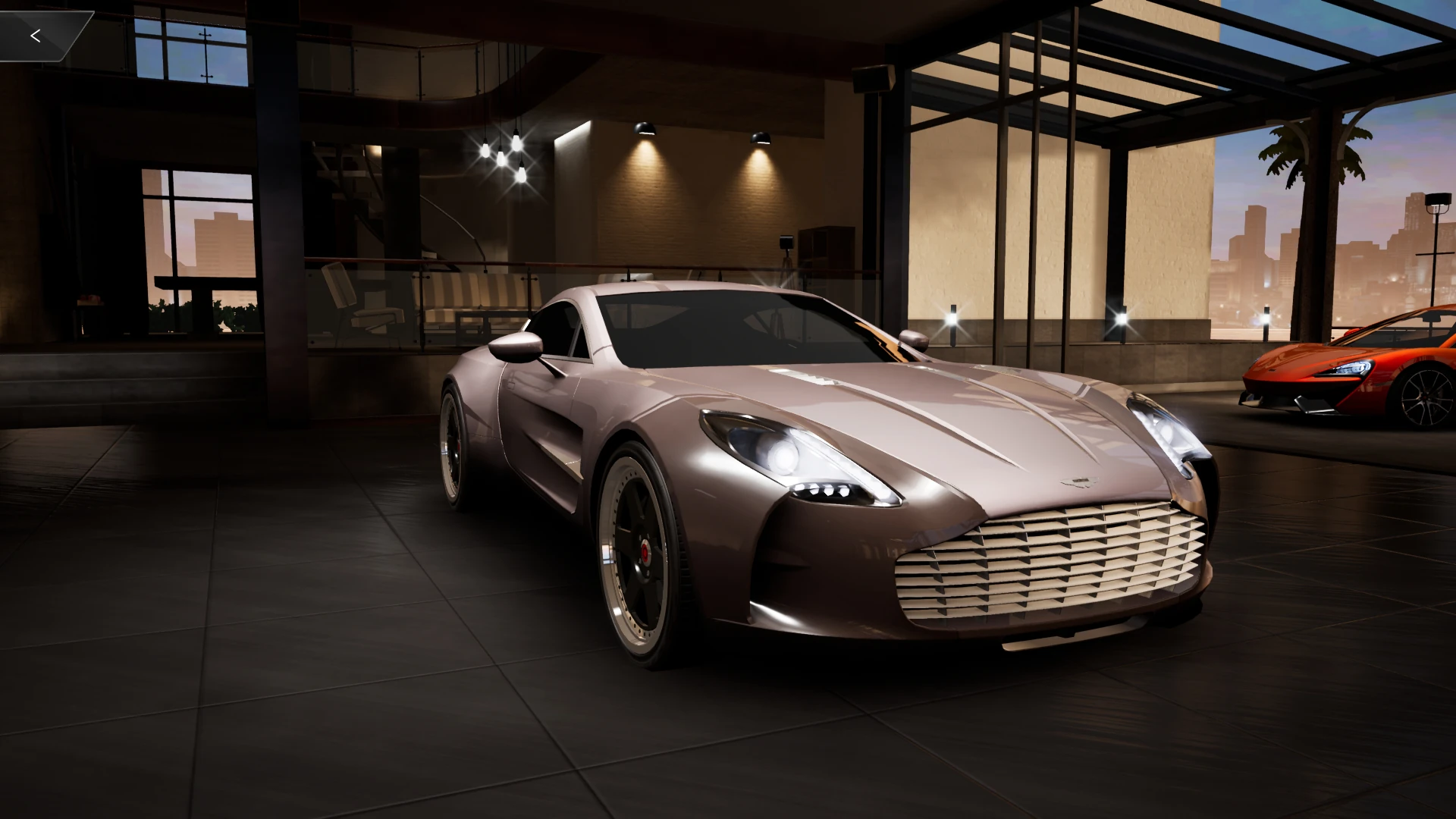Click the back chevron in the top-left corner
The height and width of the screenshot is (819, 1456).
(x=36, y=34)
